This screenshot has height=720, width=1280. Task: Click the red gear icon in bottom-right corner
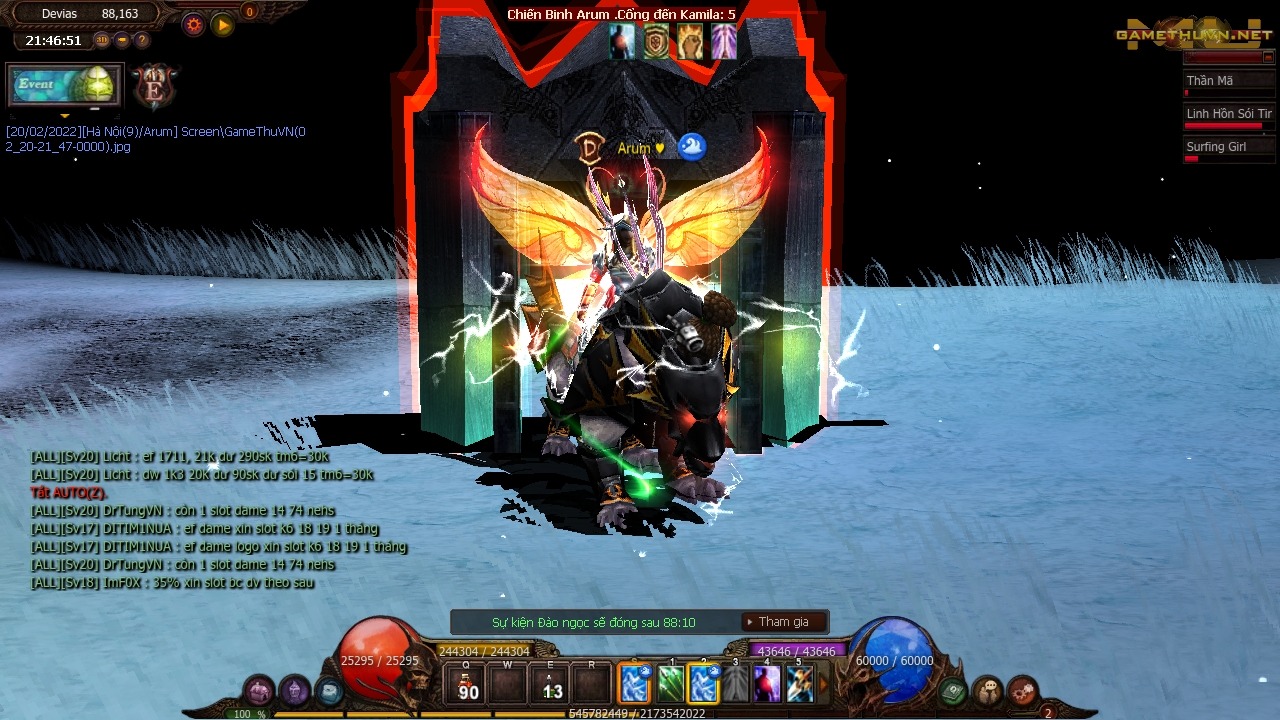point(1021,690)
